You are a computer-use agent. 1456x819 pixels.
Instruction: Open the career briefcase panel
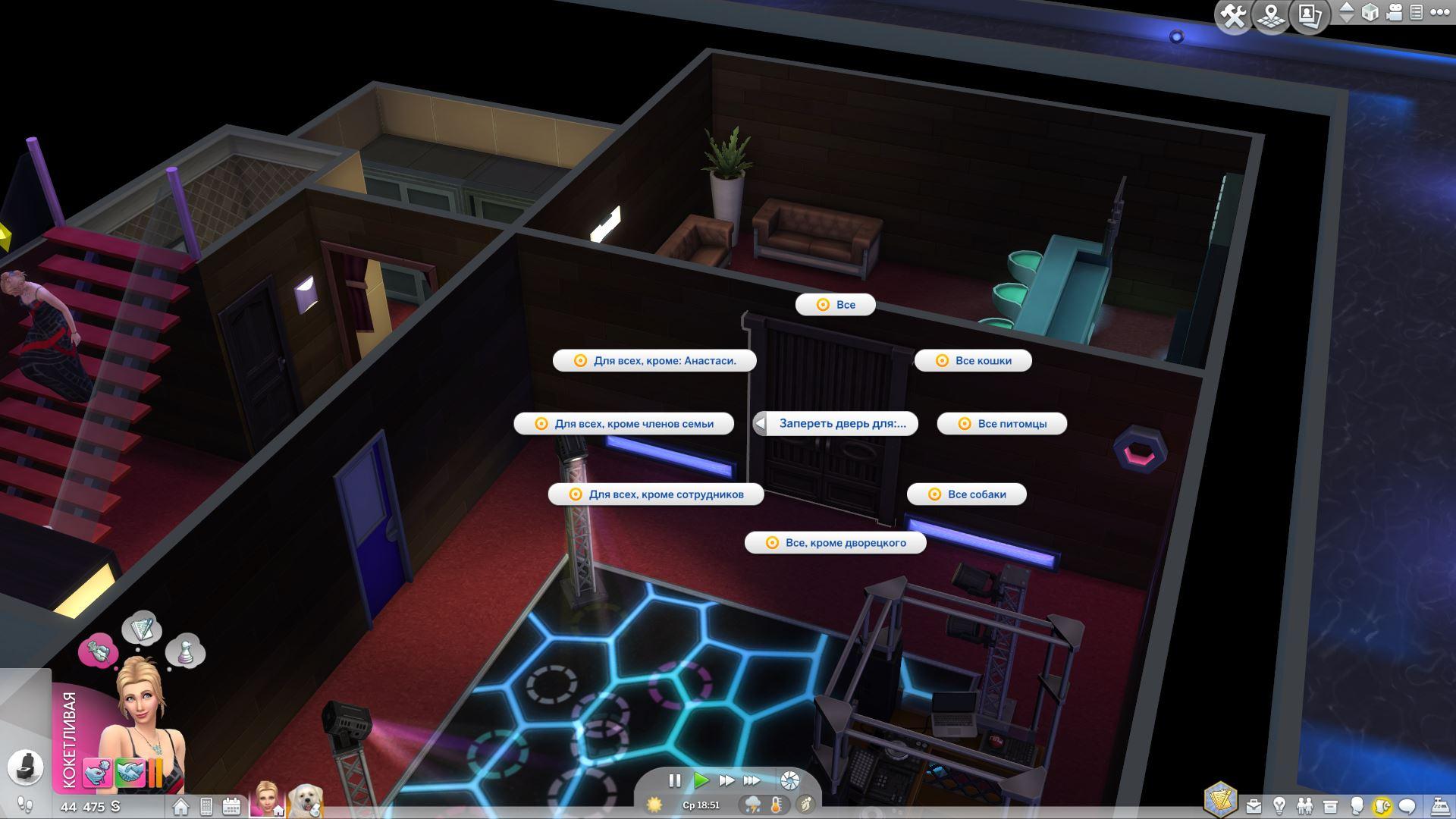point(1254,806)
